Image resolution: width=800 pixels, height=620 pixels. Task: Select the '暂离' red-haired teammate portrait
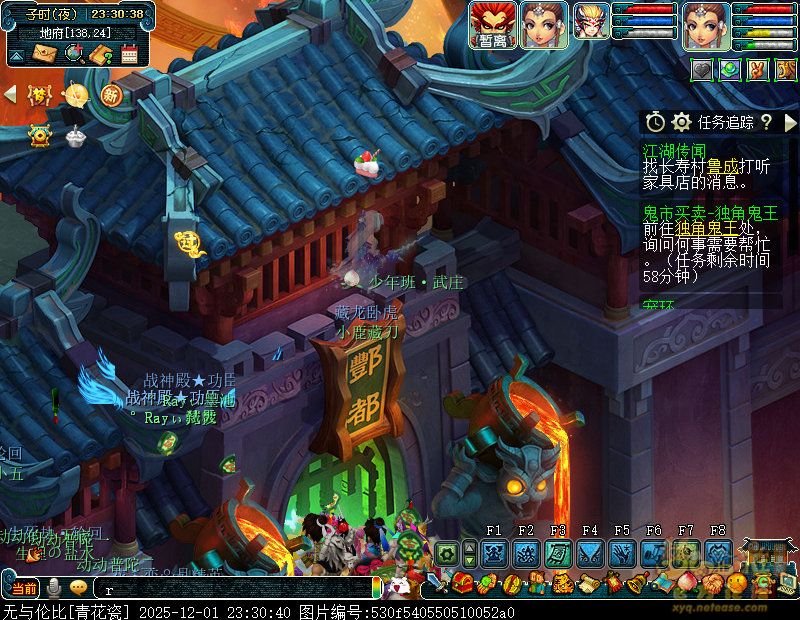point(492,25)
